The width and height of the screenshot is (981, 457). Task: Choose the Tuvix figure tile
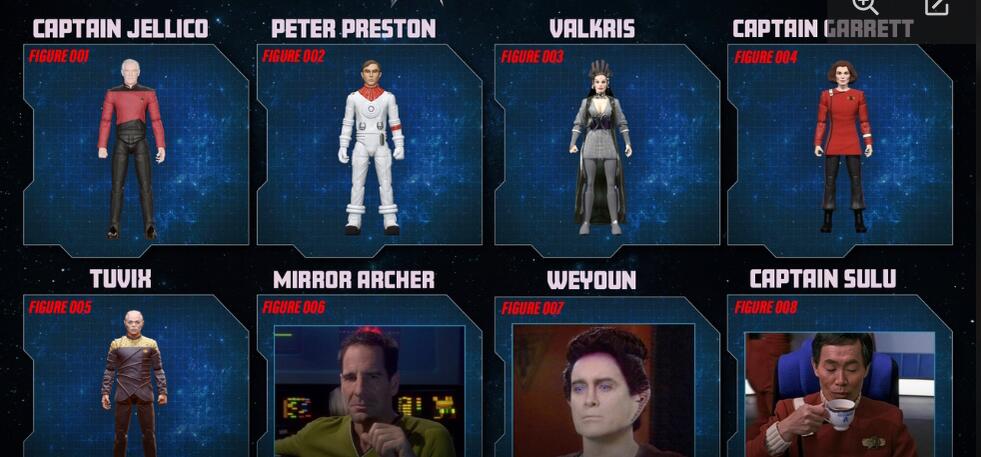coord(135,375)
